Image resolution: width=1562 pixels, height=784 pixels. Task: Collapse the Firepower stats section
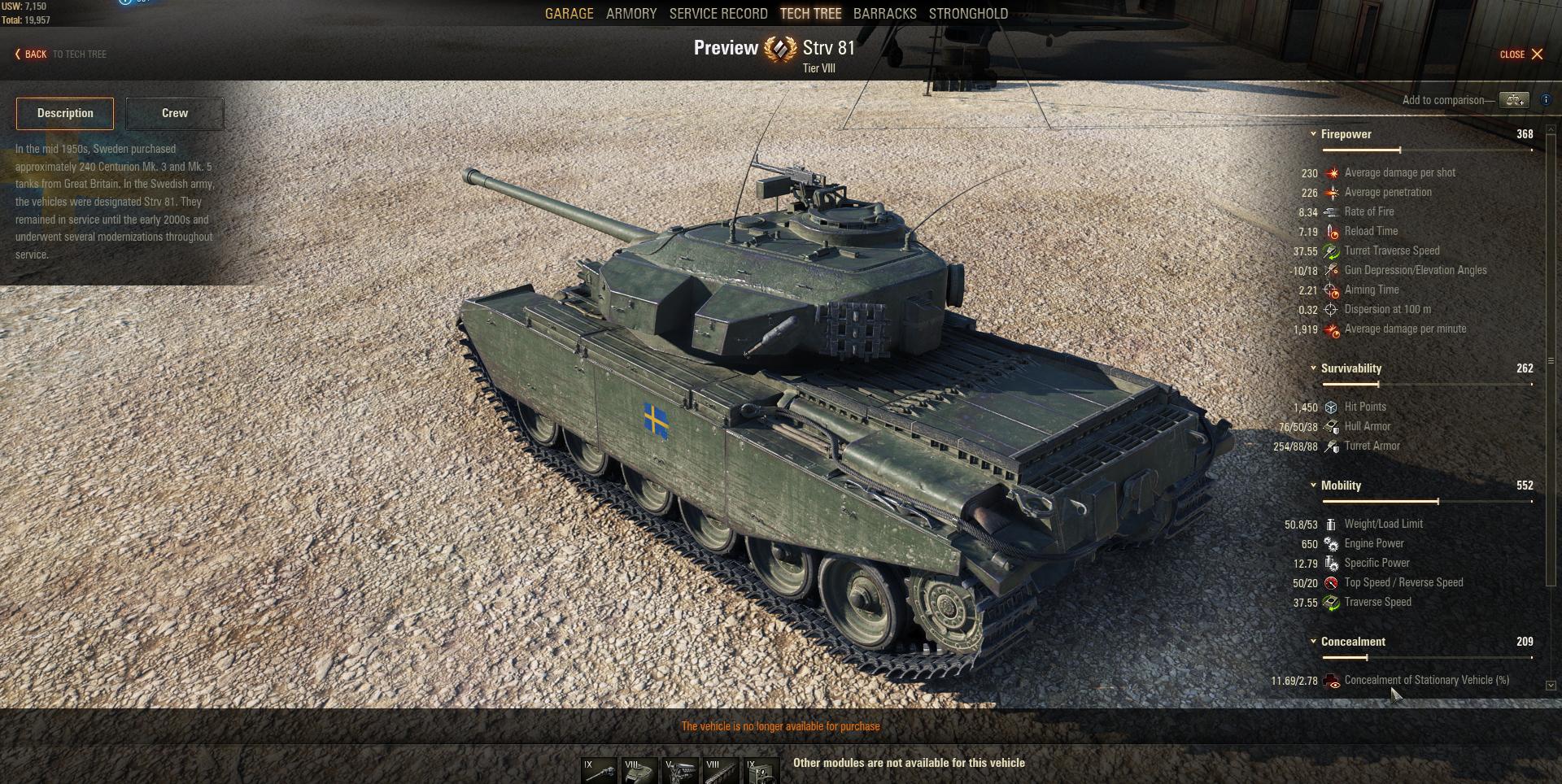1313,134
